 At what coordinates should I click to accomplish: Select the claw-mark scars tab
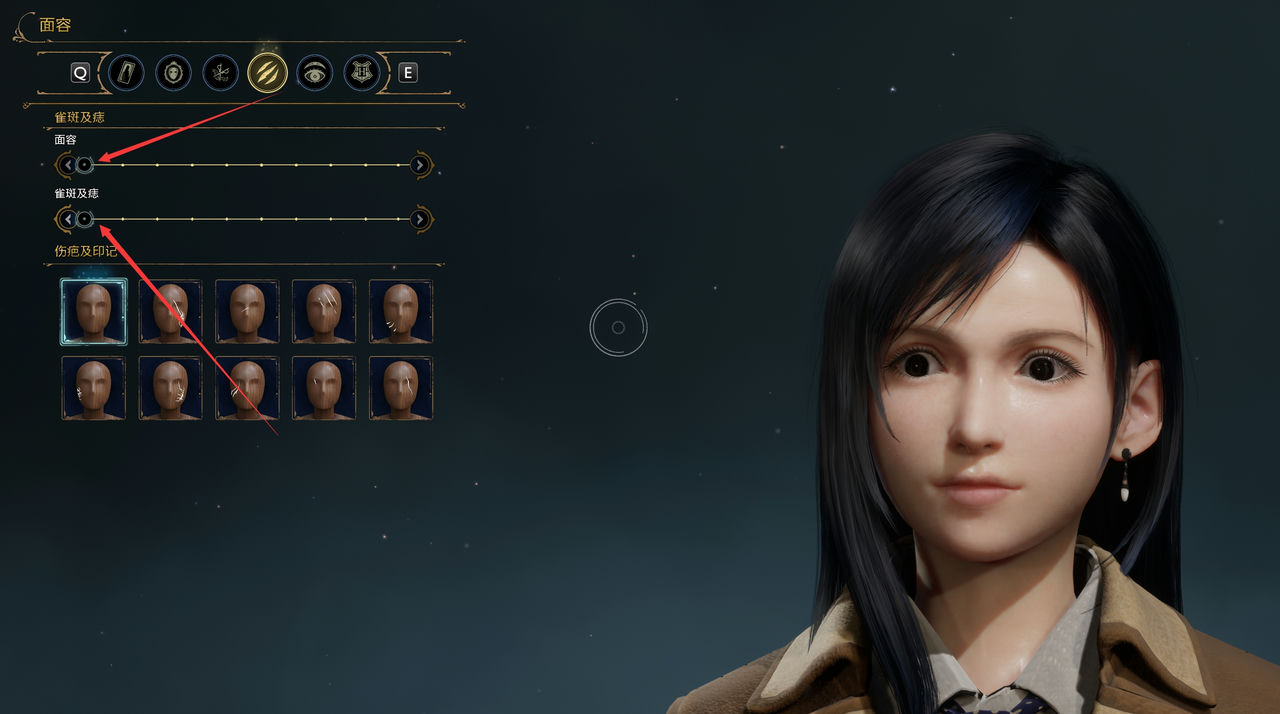point(267,72)
